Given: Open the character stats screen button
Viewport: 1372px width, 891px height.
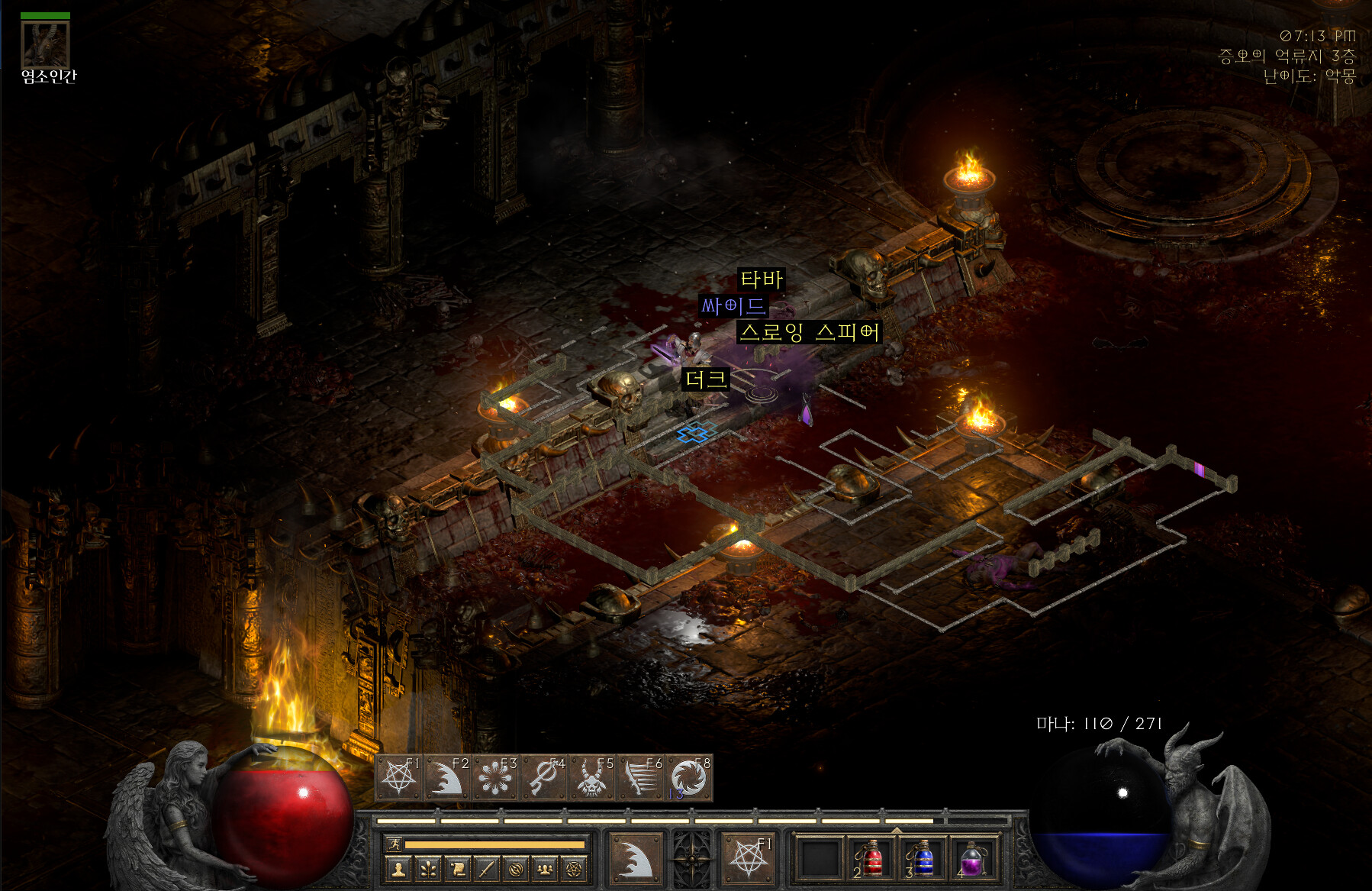Looking at the screenshot, I should click(398, 868).
